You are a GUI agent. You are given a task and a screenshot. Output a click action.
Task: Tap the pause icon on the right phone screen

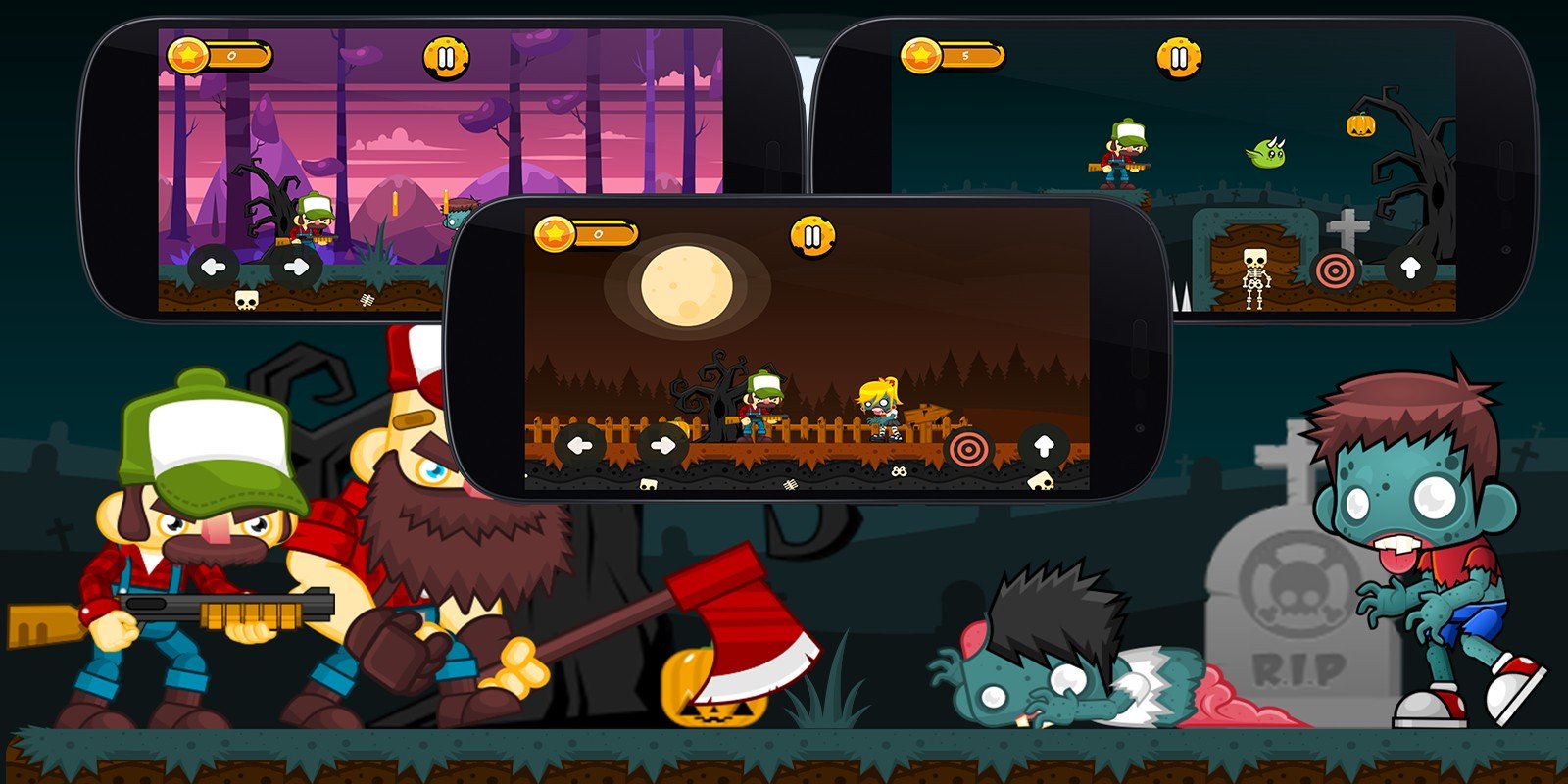pos(1179,56)
